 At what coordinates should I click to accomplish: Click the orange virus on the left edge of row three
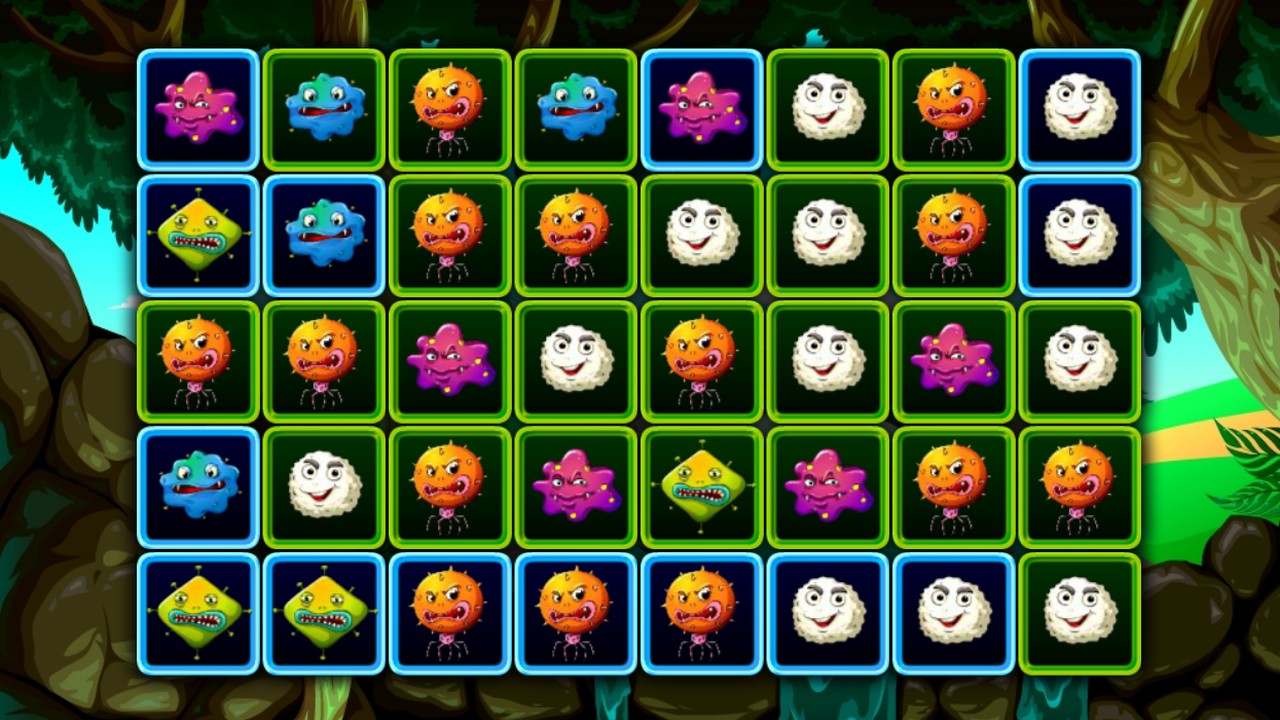pos(197,361)
